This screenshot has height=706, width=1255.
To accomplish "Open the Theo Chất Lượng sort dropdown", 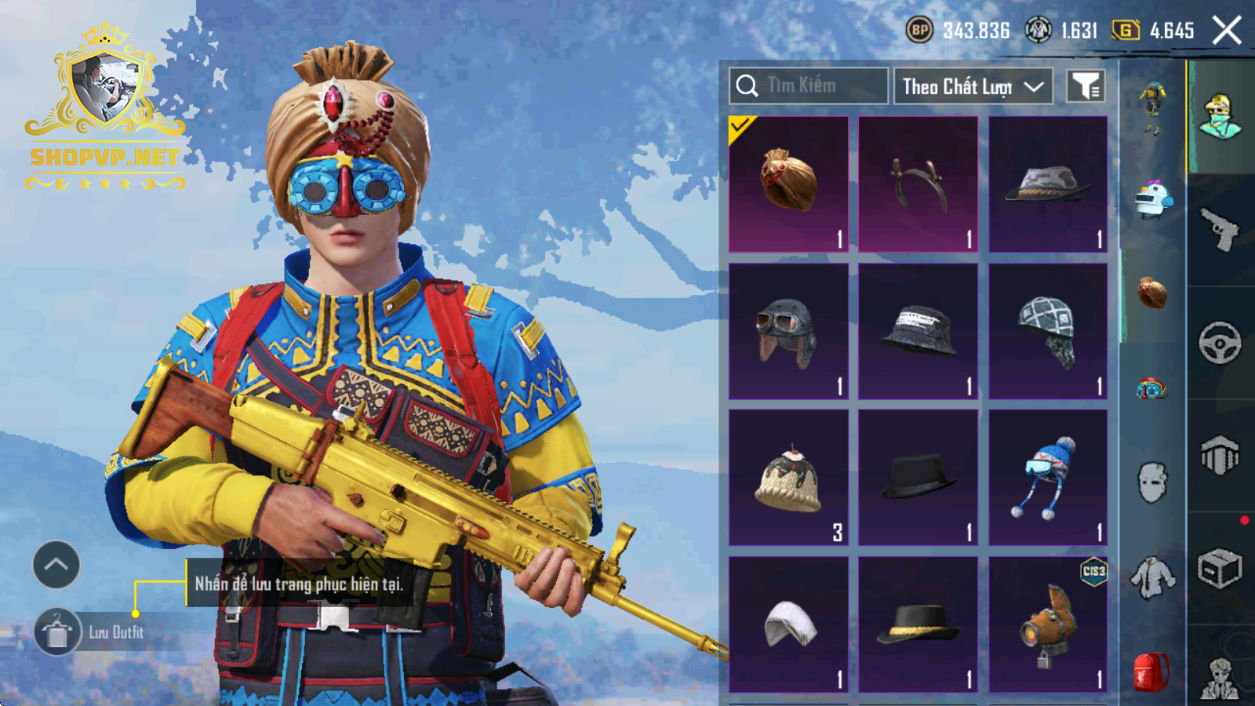I will 973,86.
